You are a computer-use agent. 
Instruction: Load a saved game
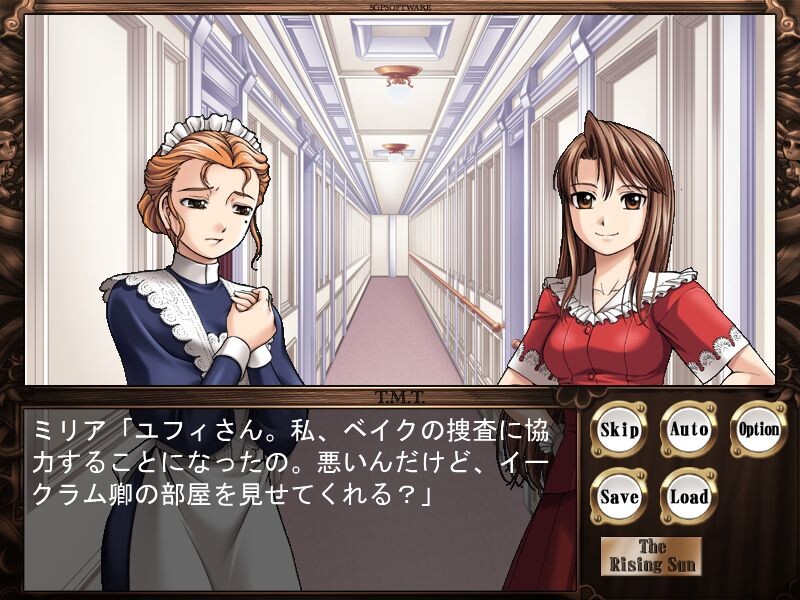tap(689, 497)
